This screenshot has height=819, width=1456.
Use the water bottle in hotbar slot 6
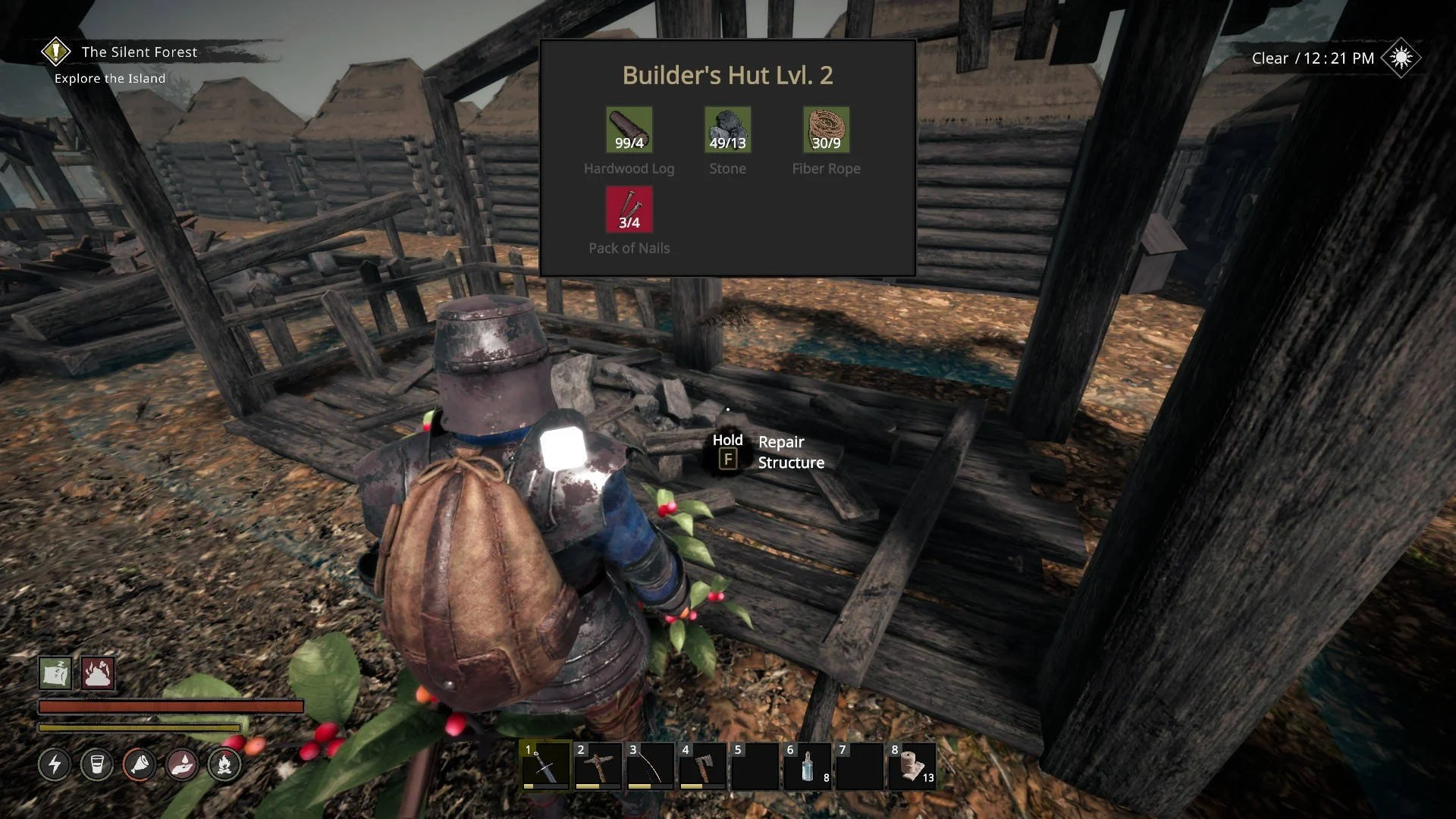click(x=808, y=766)
